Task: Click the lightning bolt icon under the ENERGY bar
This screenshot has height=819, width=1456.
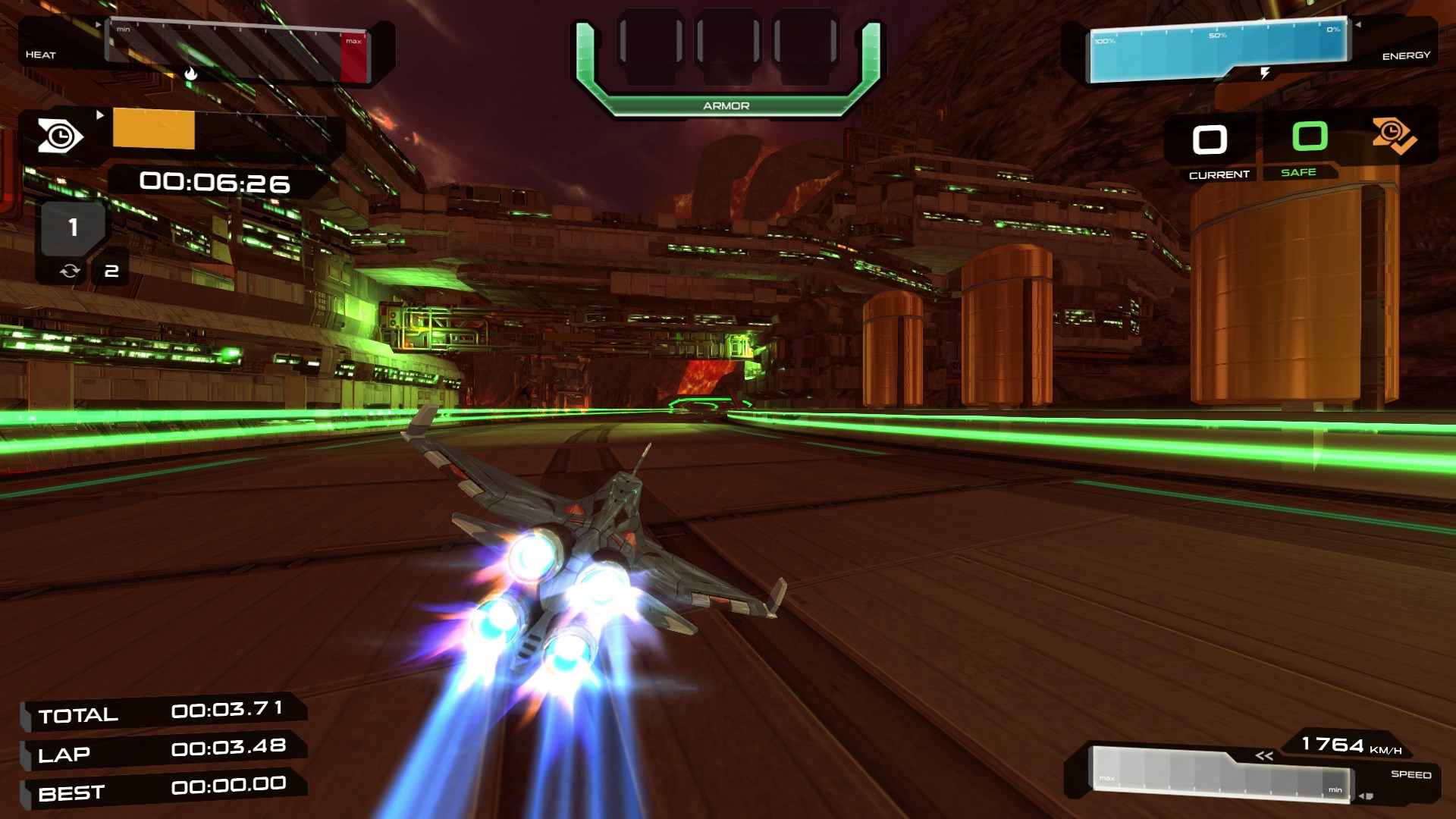Action: 1263,72
